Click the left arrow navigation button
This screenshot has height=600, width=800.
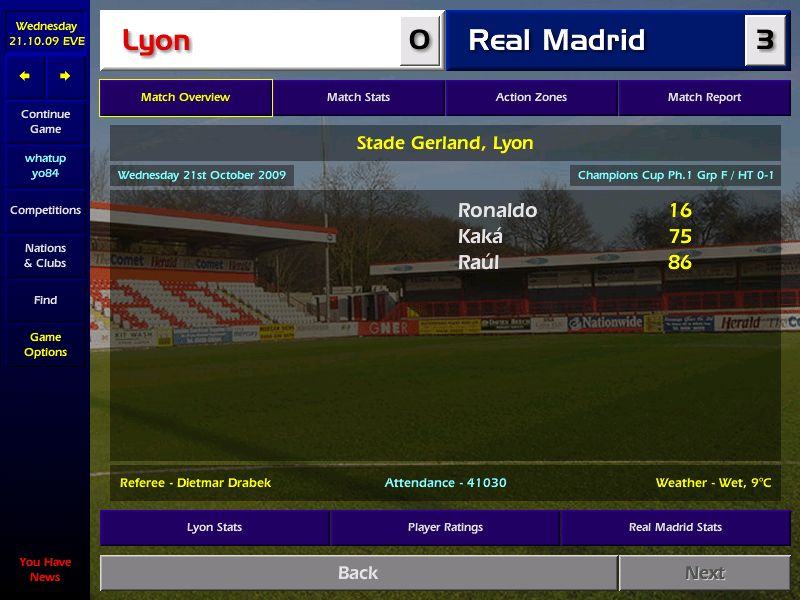click(25, 77)
